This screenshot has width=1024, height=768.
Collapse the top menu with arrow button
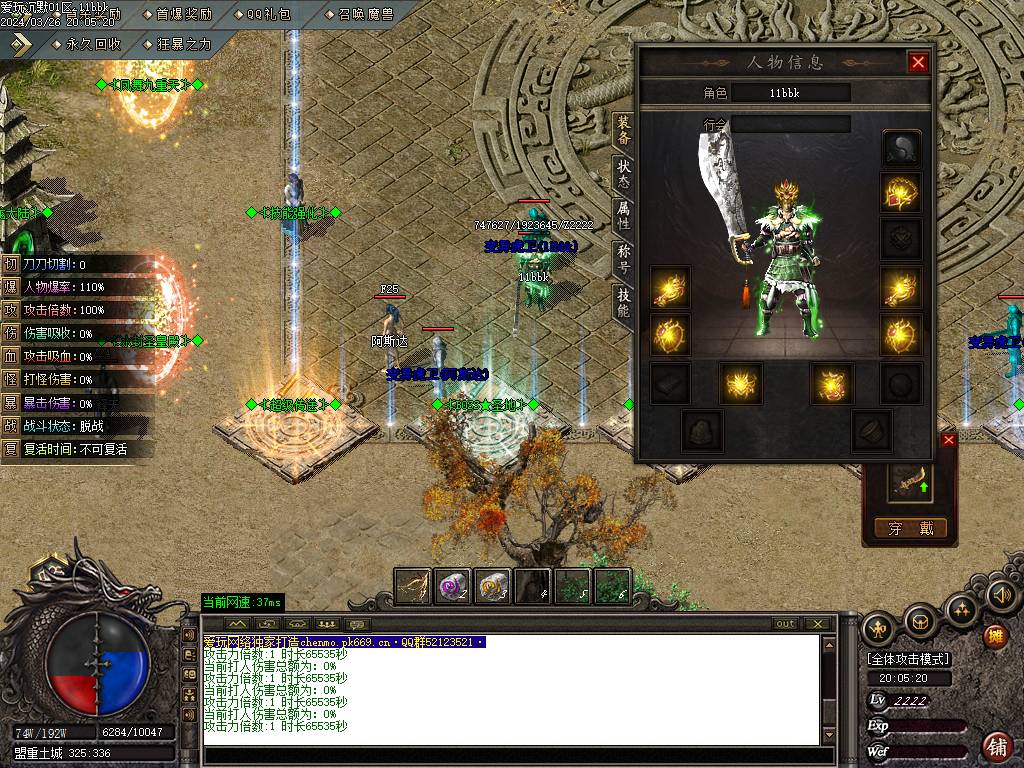[x=22, y=43]
